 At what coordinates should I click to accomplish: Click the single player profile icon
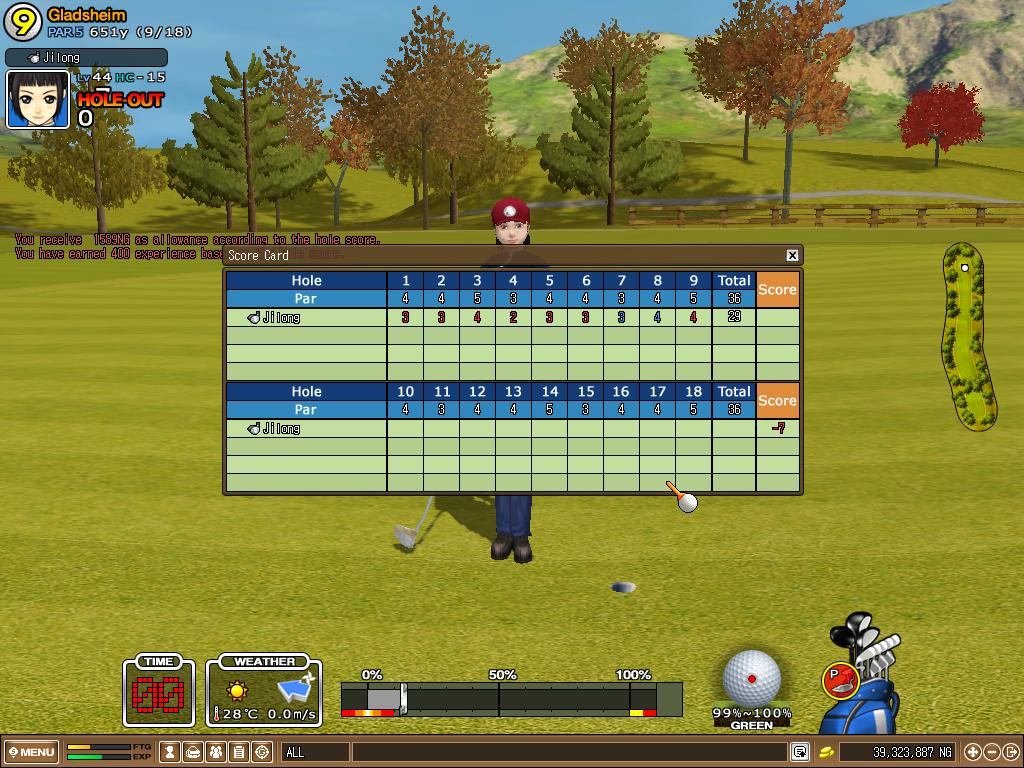171,752
